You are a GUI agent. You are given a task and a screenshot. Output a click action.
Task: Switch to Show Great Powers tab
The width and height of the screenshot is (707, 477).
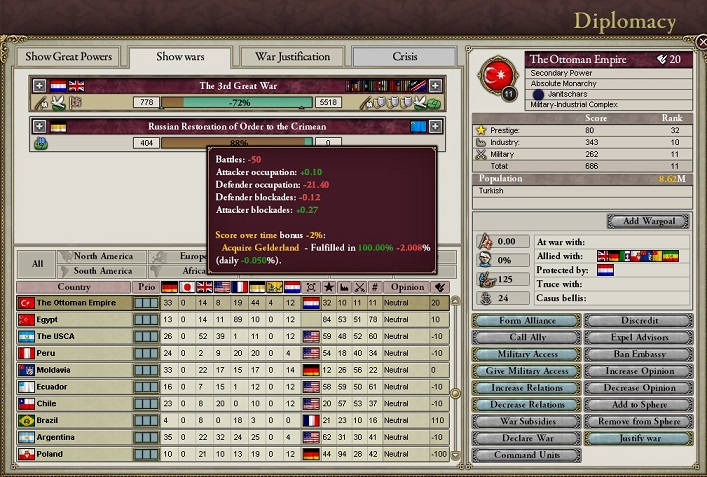point(69,57)
